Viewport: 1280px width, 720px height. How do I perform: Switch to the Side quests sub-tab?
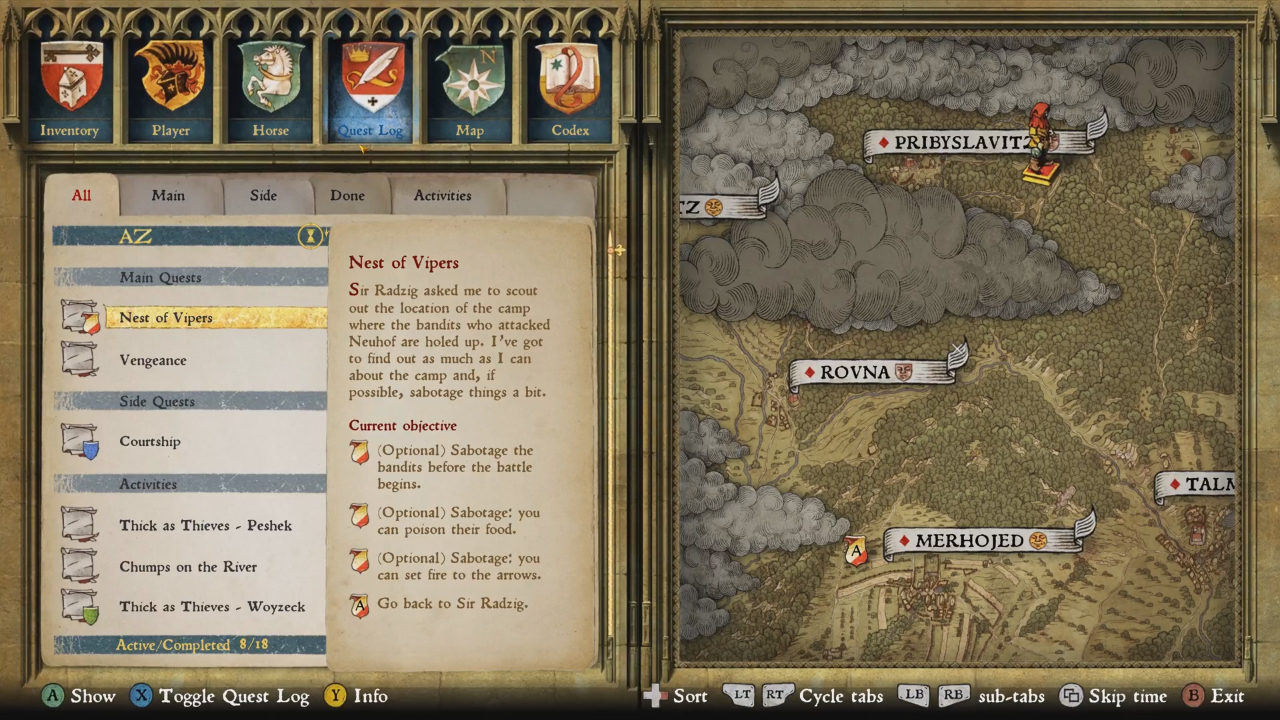tap(263, 195)
